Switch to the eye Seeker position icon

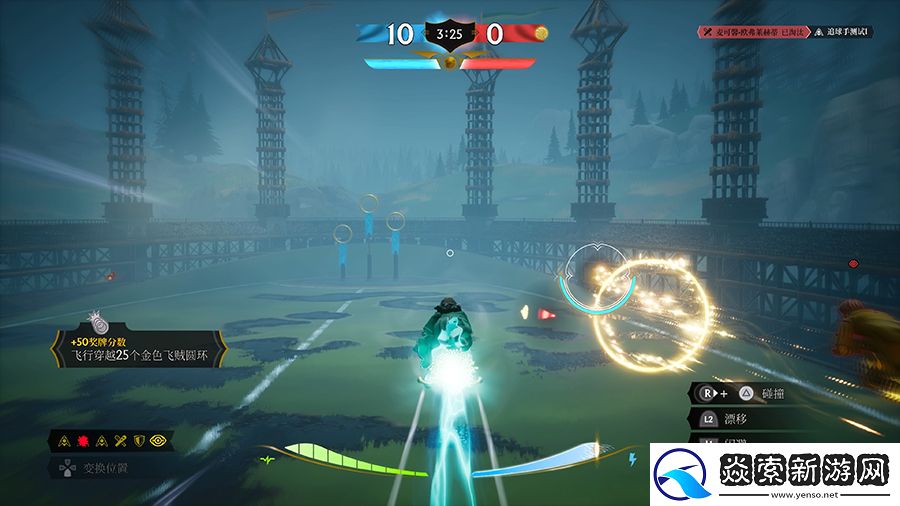tap(160, 439)
